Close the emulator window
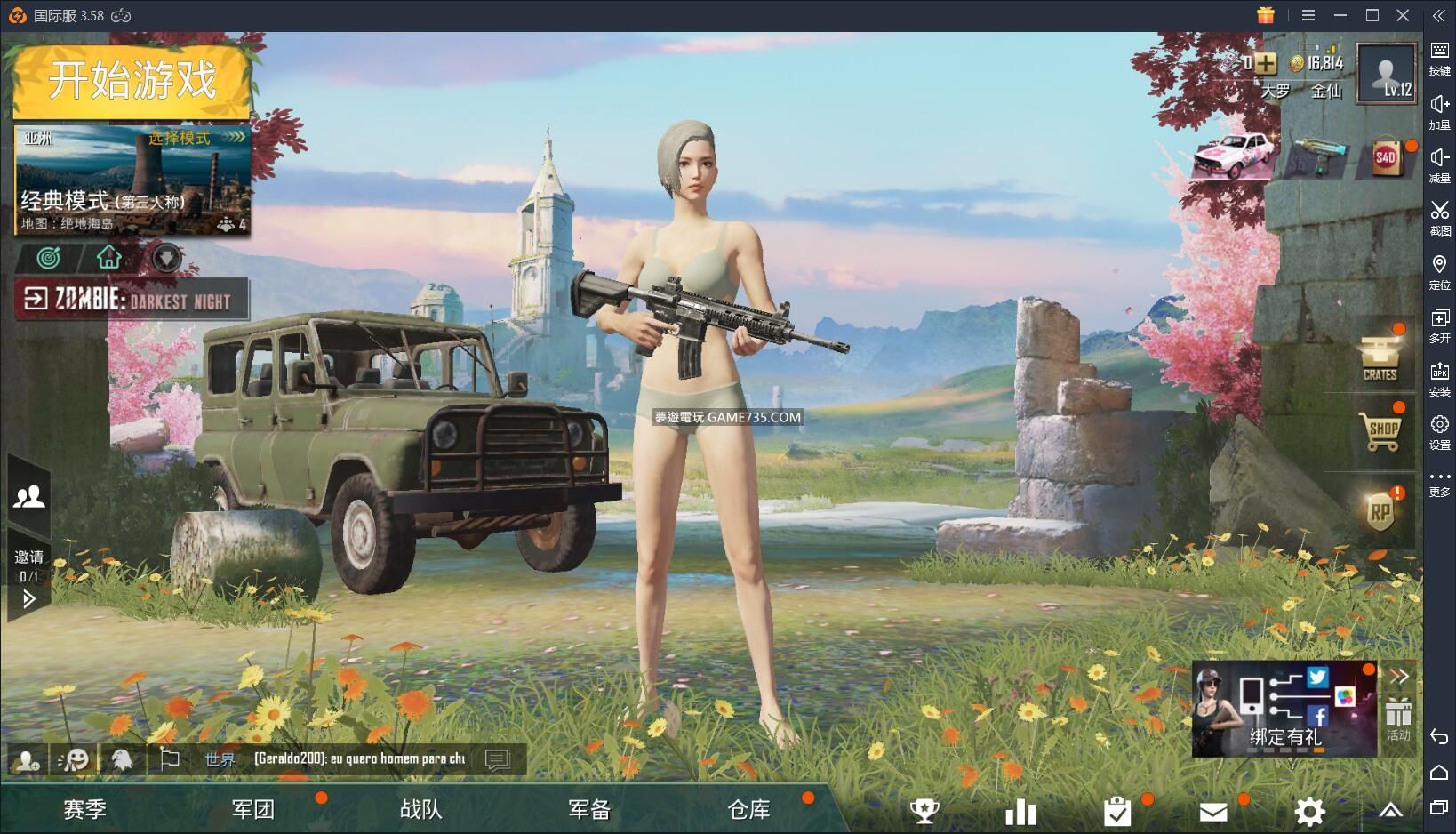Viewport: 1456px width, 834px height. 1403,15
